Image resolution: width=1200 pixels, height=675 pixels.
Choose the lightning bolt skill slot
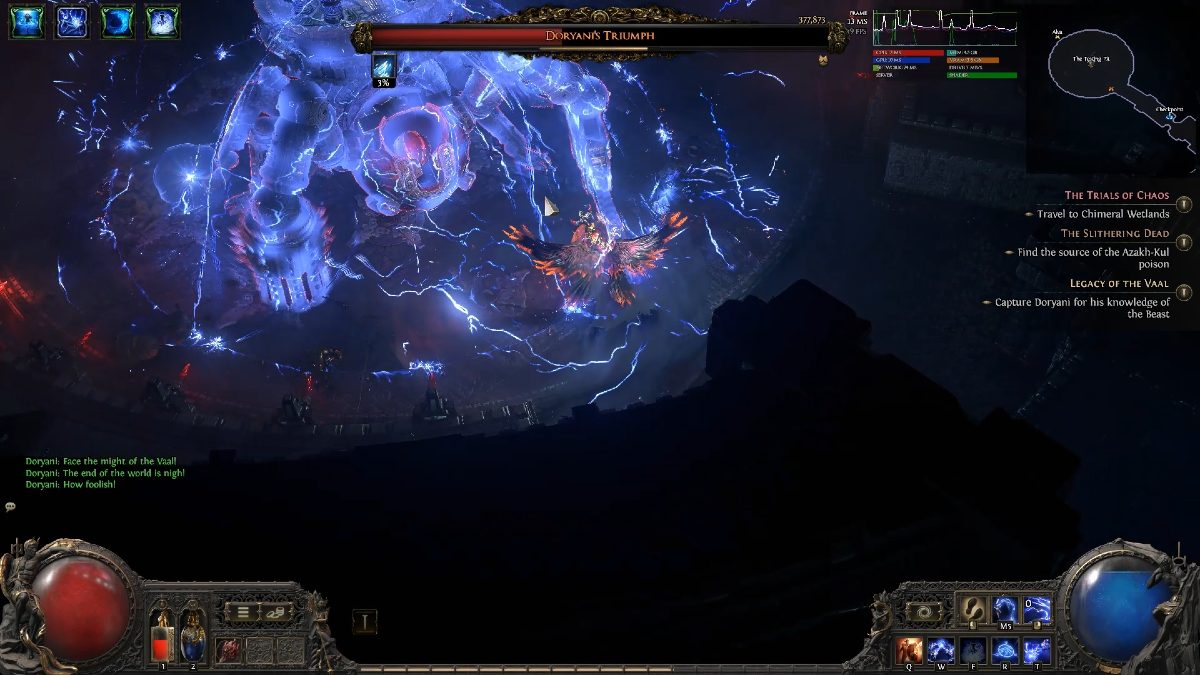[x=1037, y=609]
